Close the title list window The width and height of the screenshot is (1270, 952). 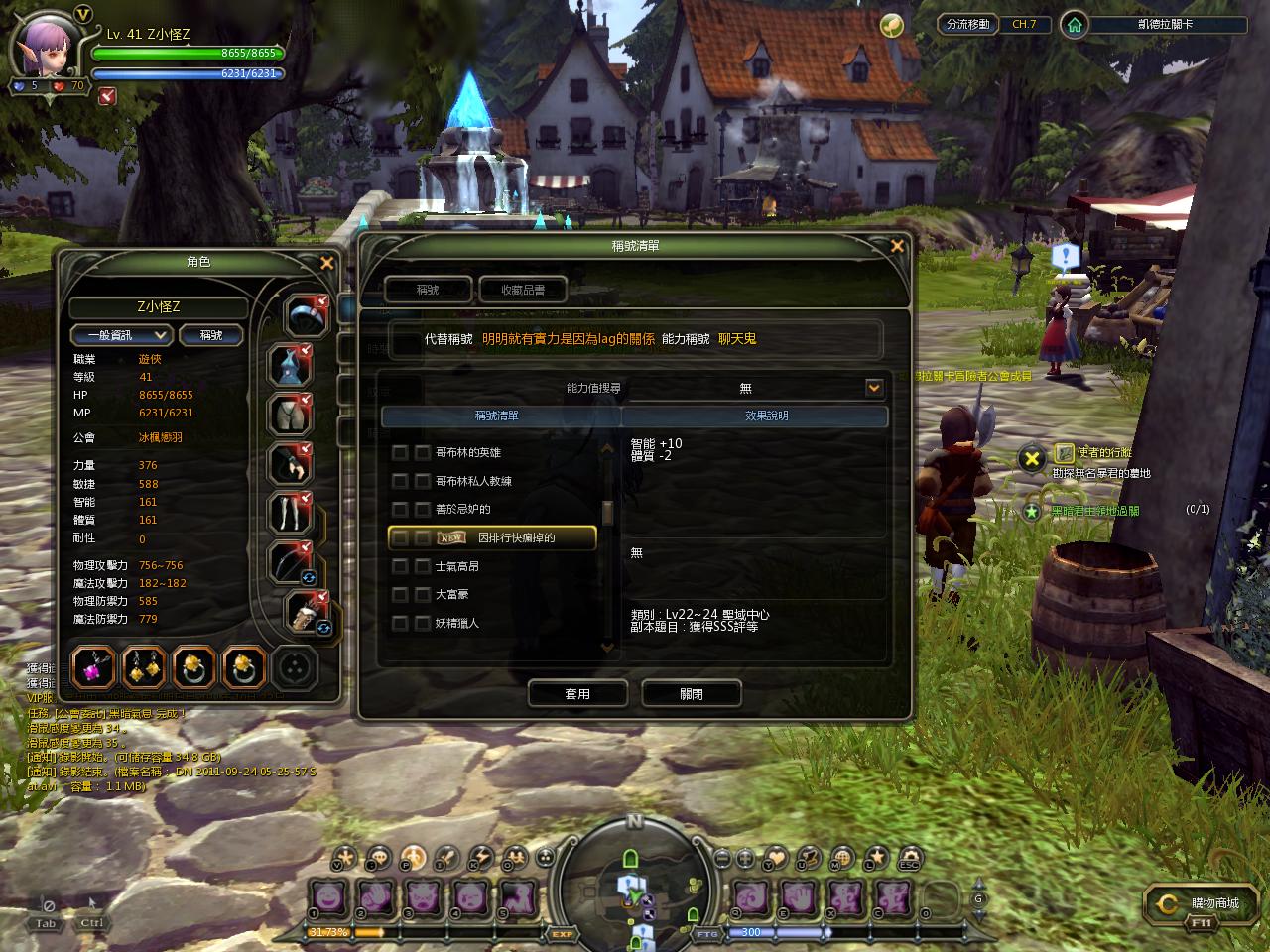[897, 246]
